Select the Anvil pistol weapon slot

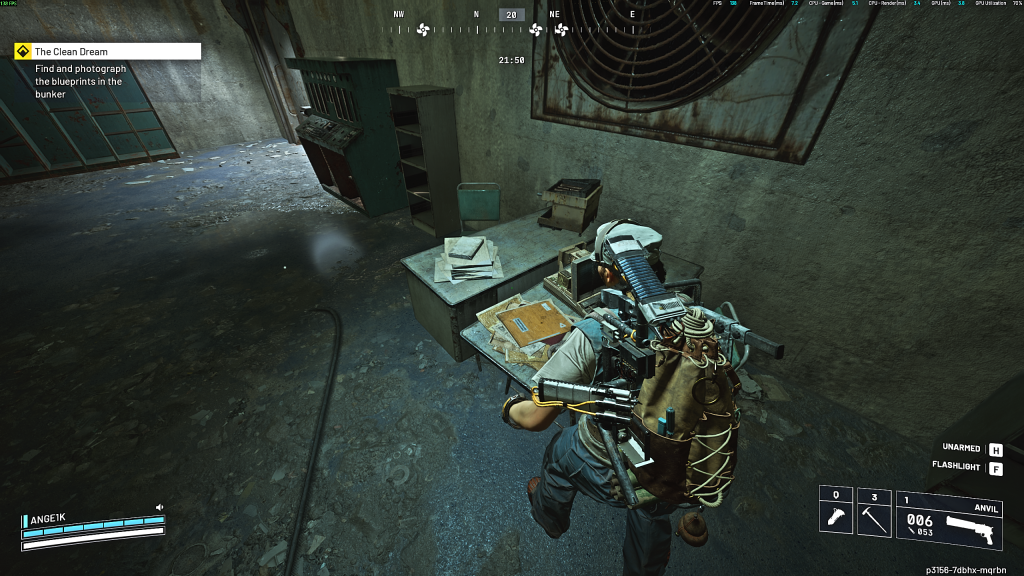point(948,518)
